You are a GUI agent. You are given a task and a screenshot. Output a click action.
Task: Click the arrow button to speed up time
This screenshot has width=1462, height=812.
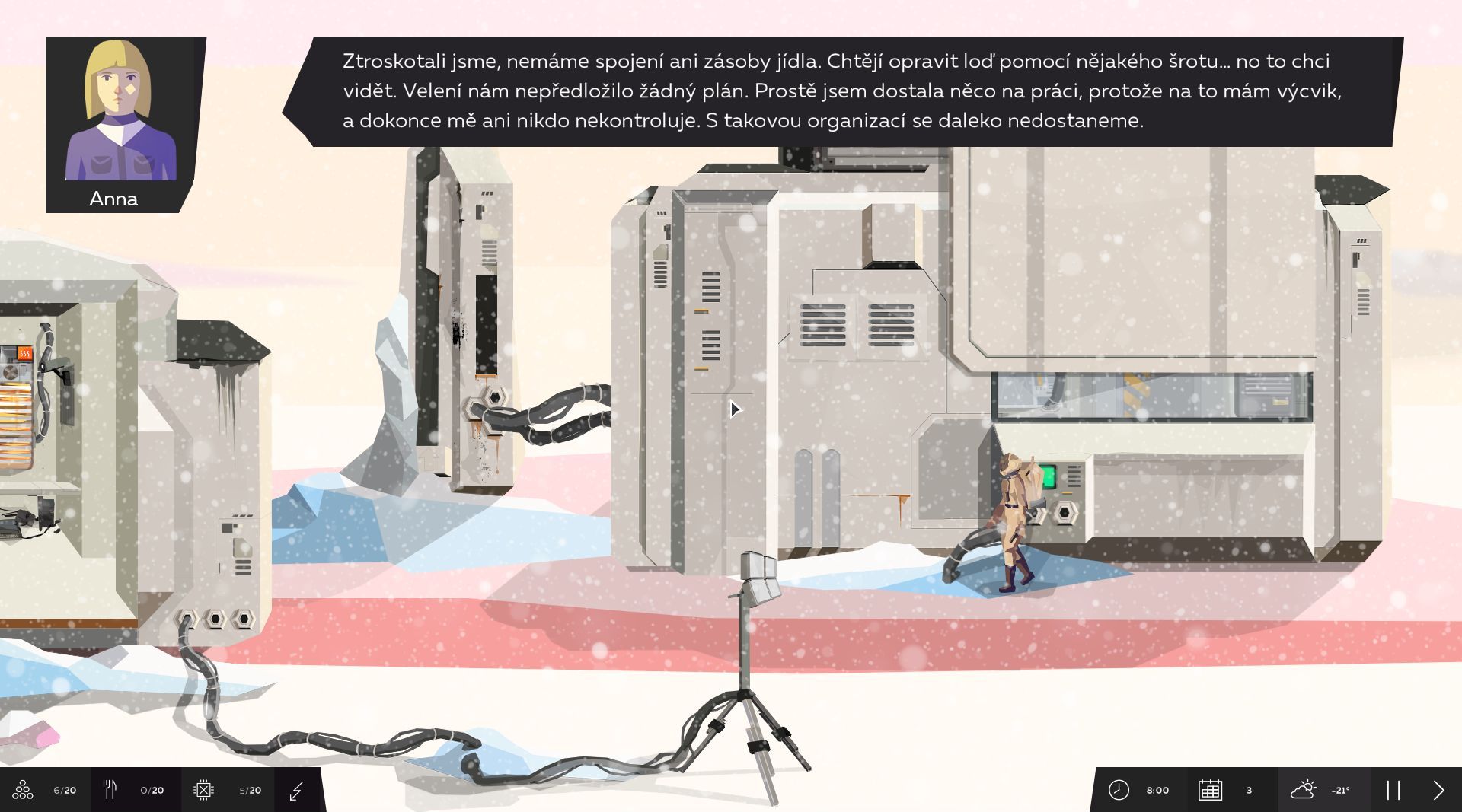coord(1438,790)
